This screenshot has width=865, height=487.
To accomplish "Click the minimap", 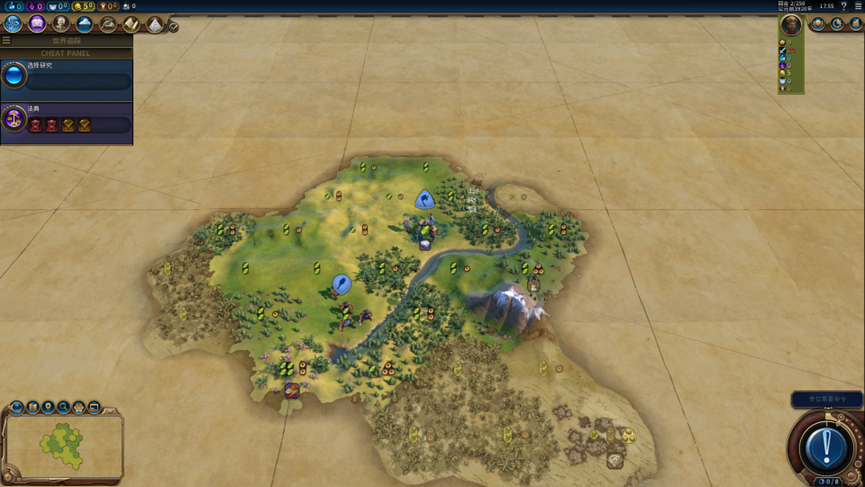I will click(64, 446).
